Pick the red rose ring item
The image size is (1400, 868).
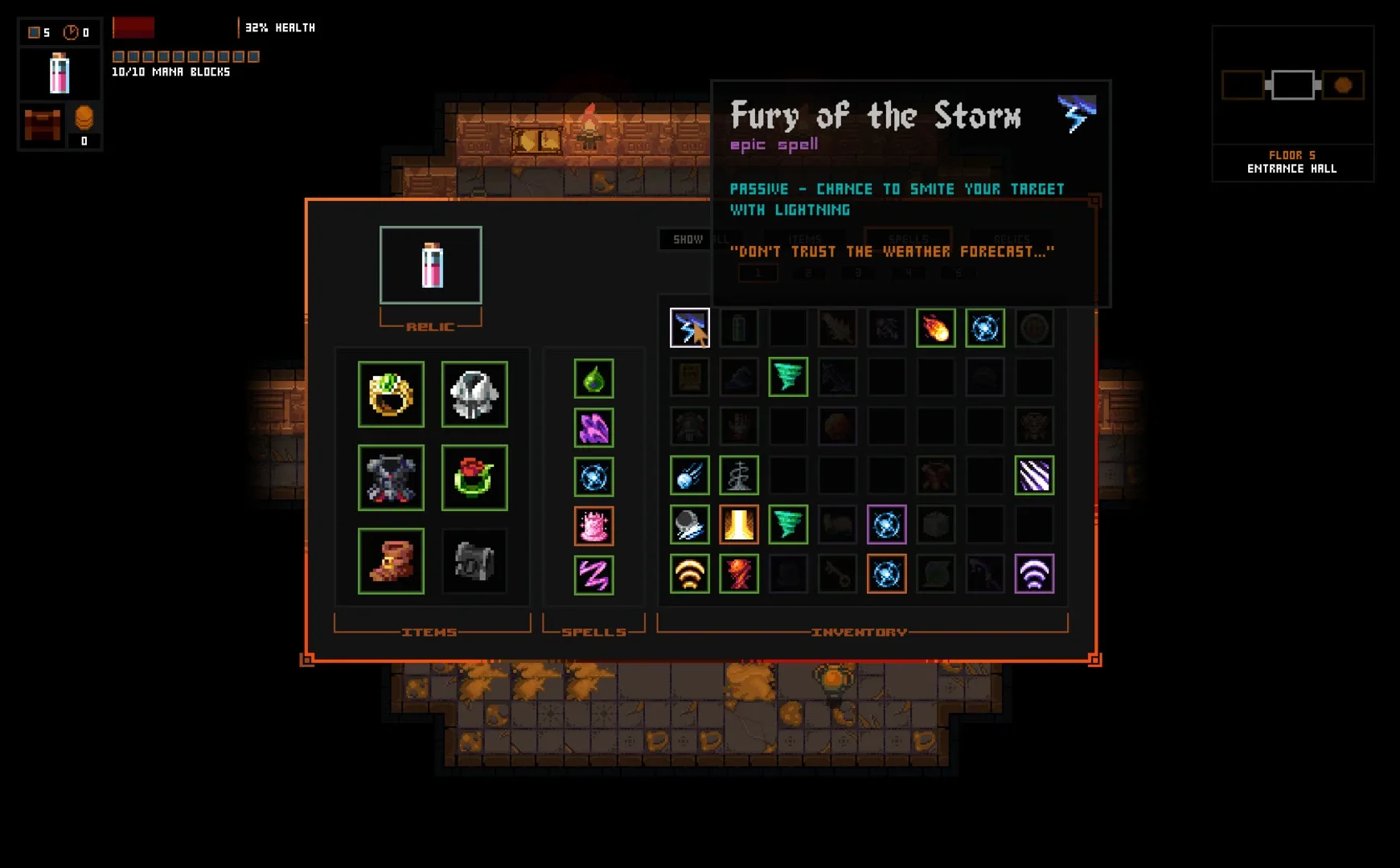(474, 477)
